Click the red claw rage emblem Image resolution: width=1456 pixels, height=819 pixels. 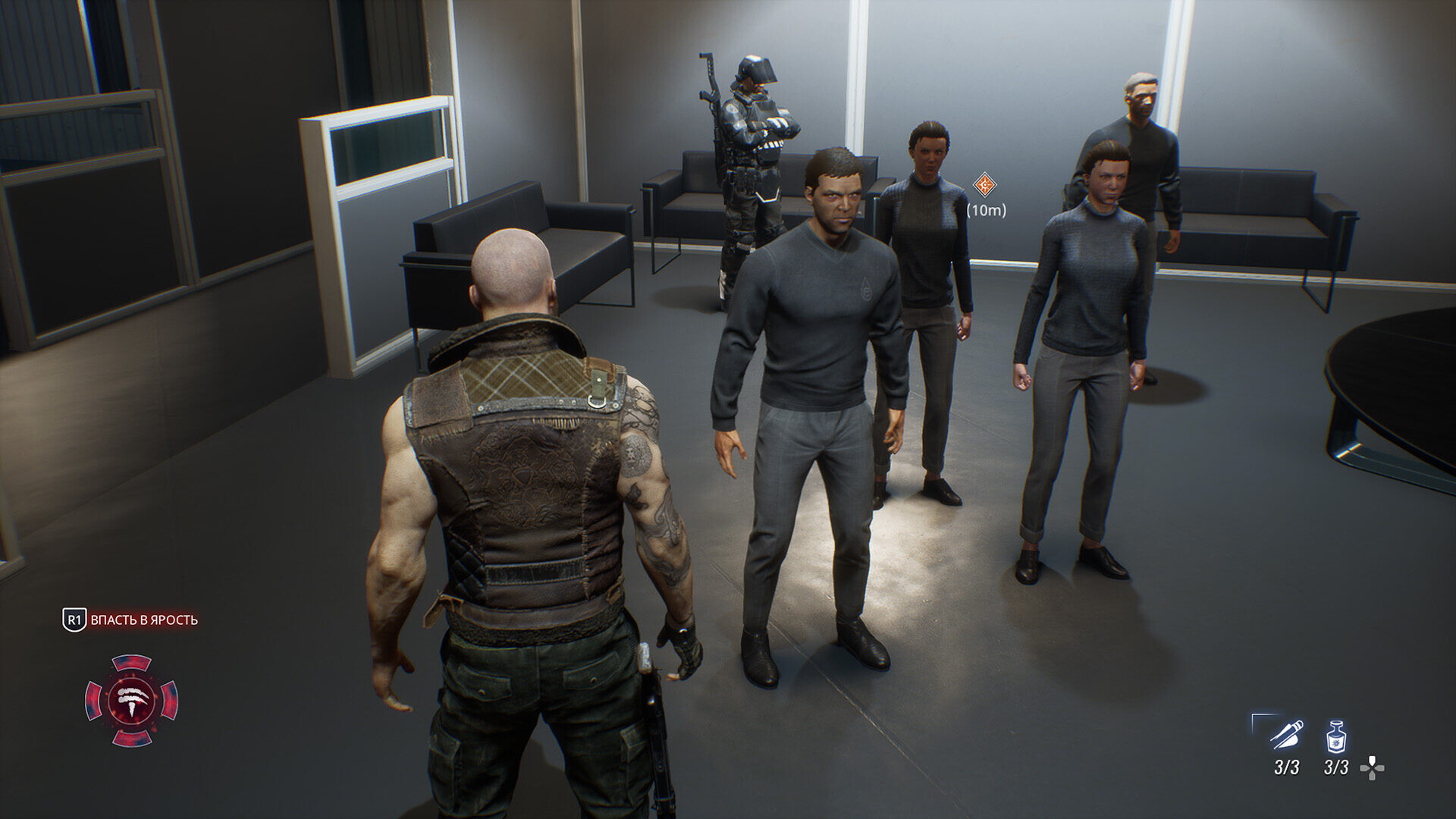point(132,700)
